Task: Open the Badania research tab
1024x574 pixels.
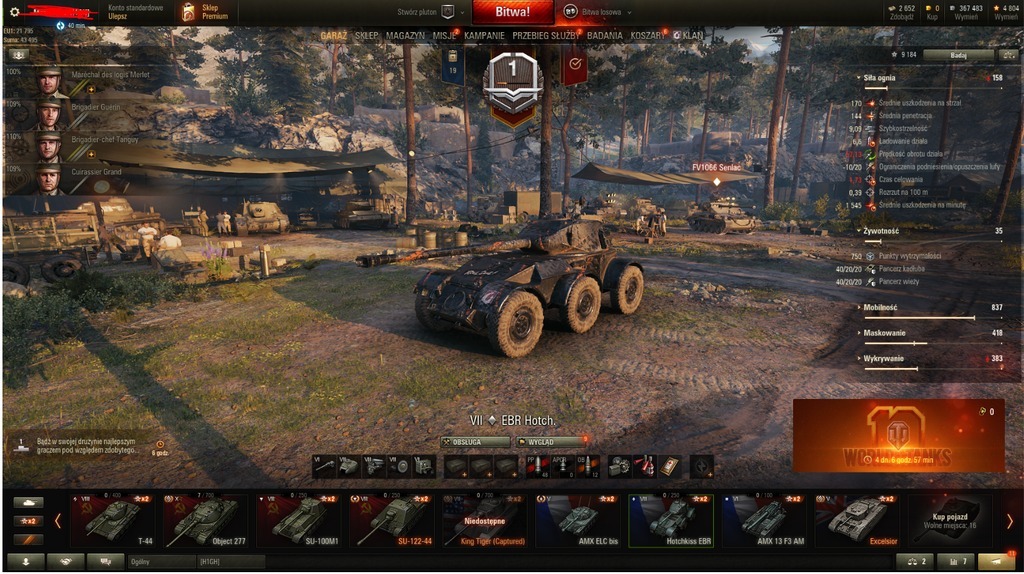Action: pos(605,35)
